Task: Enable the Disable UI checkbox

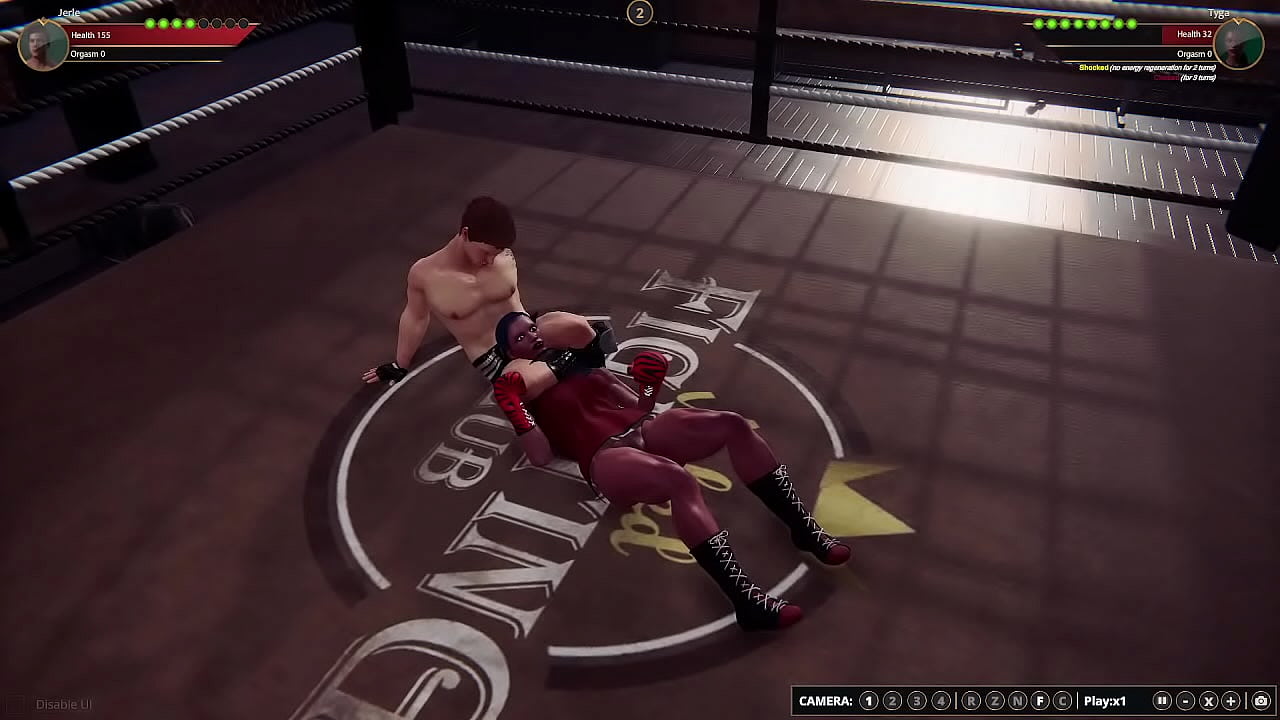Action: coord(17,703)
